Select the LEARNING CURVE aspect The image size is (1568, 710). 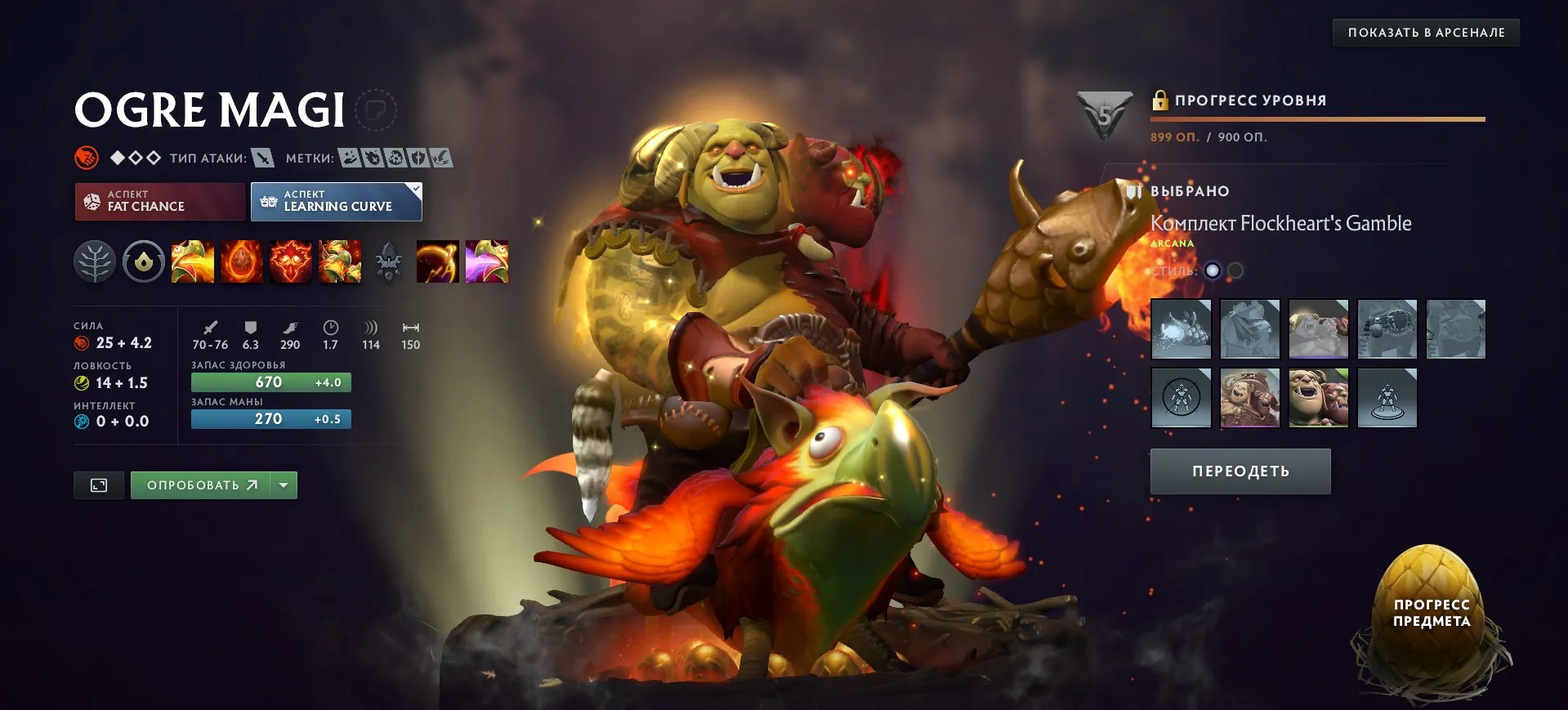(x=335, y=201)
